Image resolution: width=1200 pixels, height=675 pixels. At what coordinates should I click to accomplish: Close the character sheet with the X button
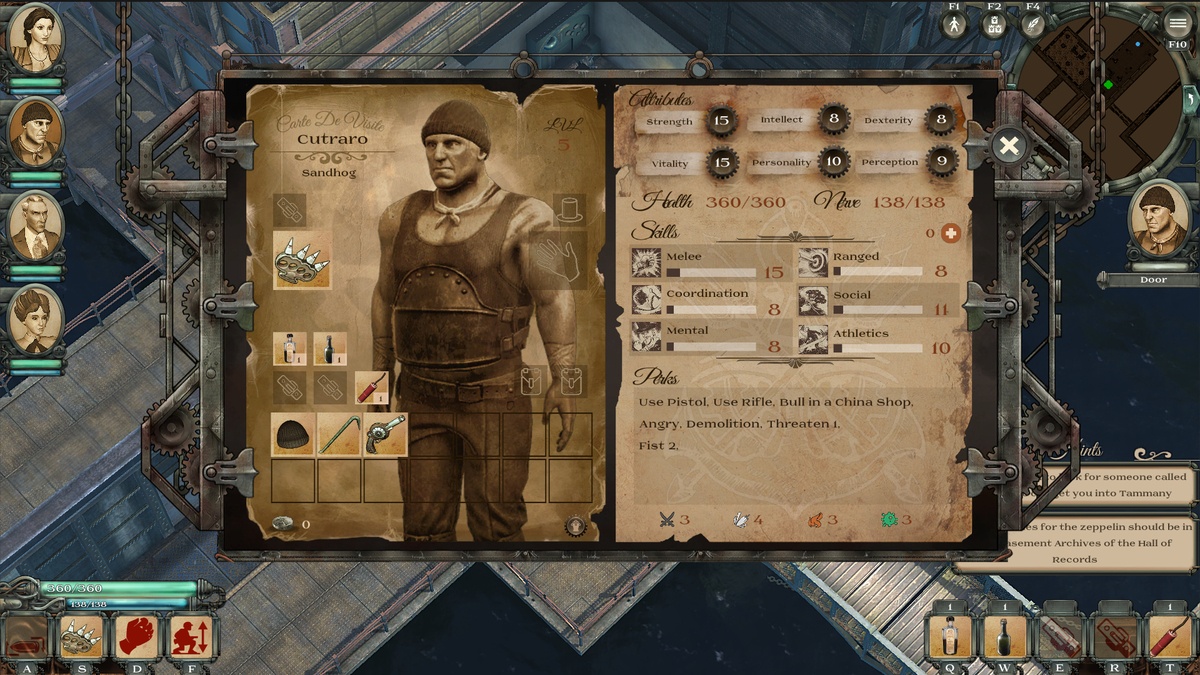click(1009, 146)
